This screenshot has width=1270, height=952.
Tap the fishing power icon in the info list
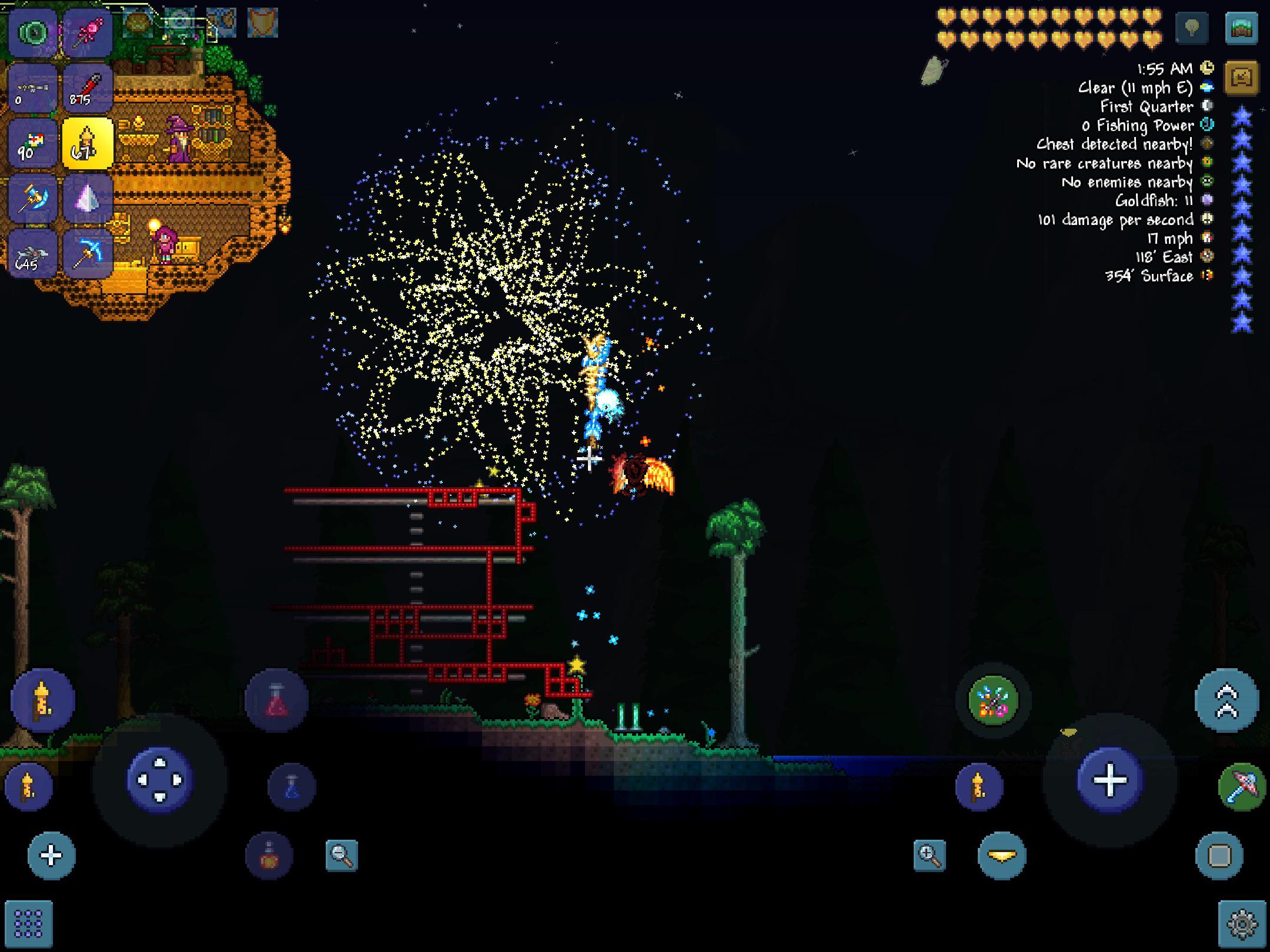pyautogui.click(x=1206, y=126)
